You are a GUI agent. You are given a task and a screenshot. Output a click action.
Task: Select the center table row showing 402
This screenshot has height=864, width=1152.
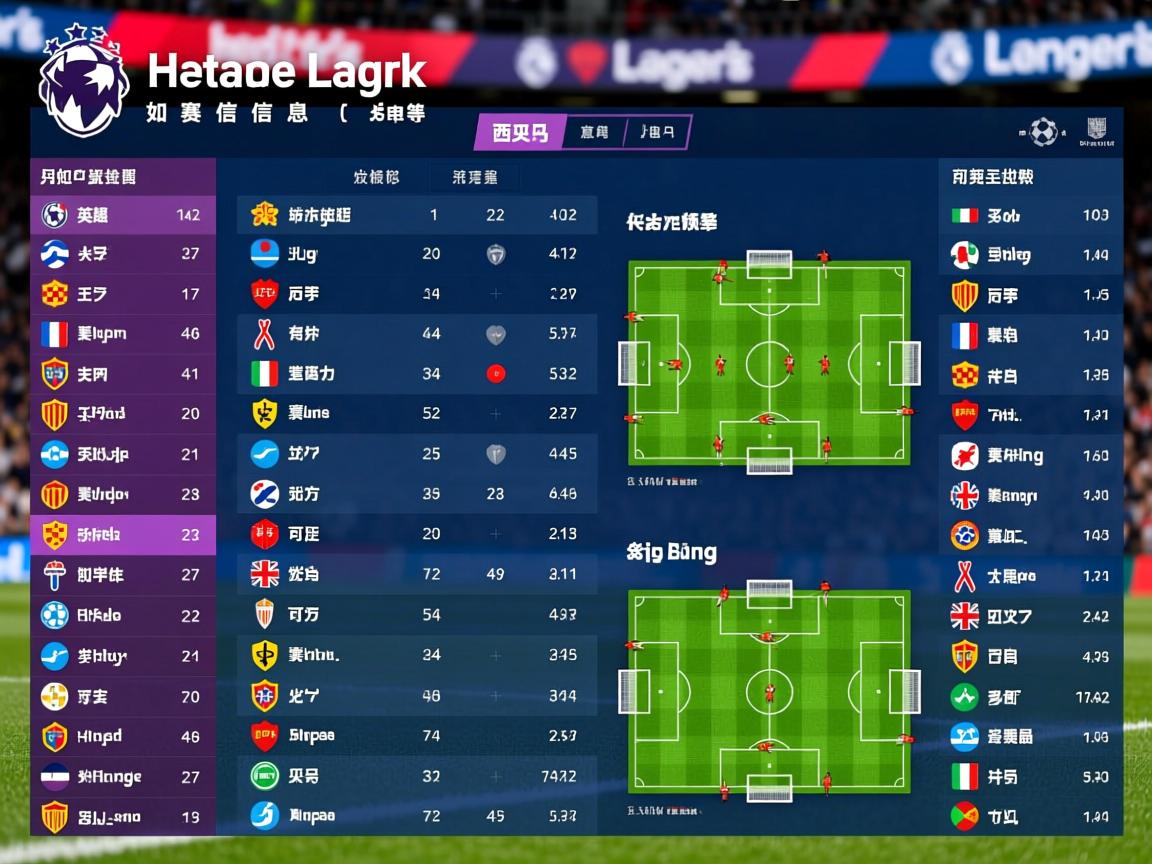click(417, 215)
